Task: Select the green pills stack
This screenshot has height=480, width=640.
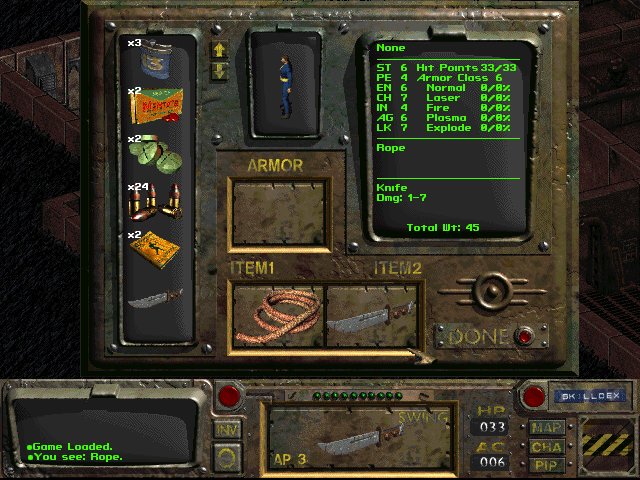Action: click(155, 152)
